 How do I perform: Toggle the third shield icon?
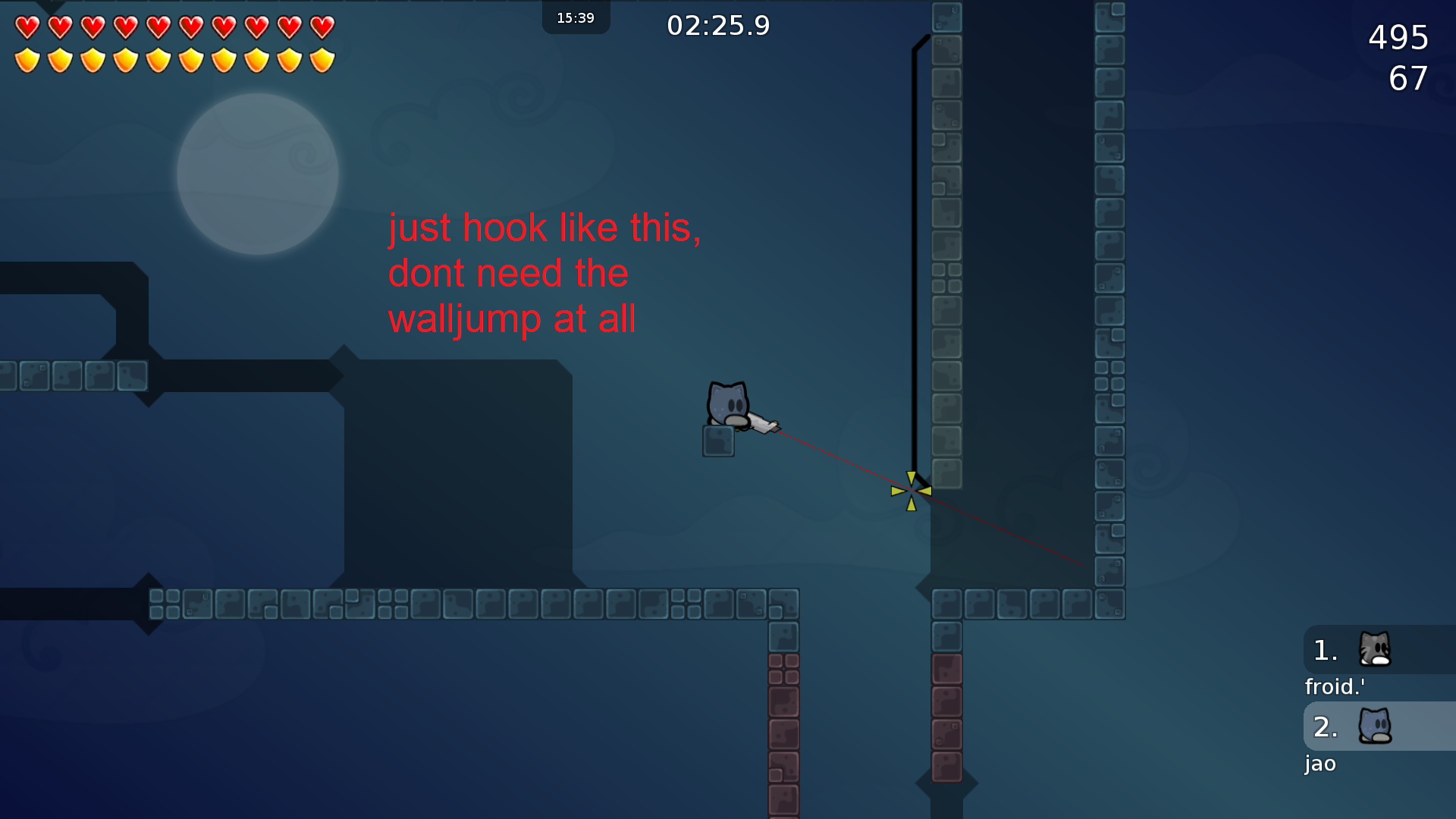(x=92, y=58)
